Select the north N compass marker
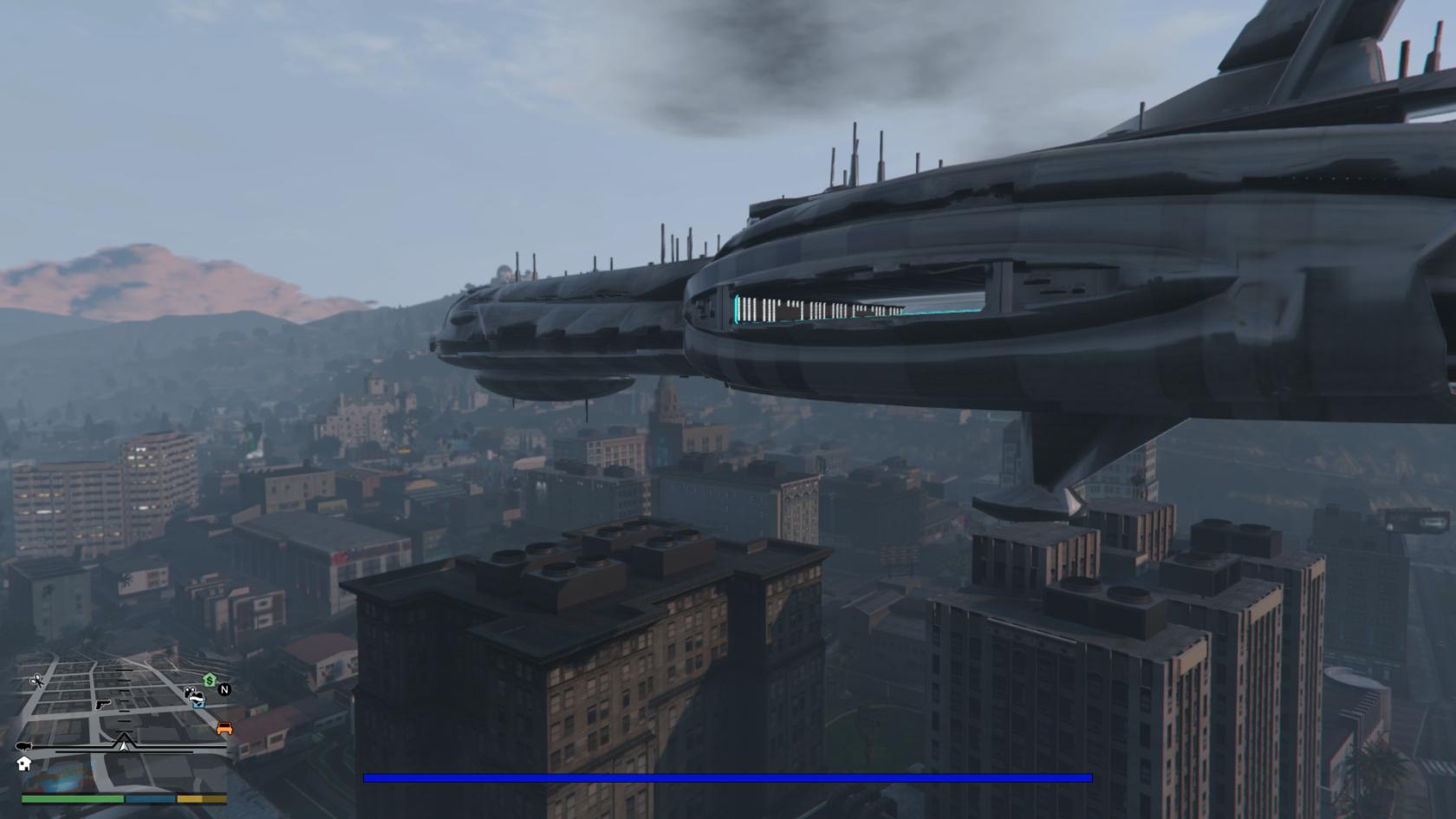Screen dimensions: 1456x819 [x=224, y=690]
